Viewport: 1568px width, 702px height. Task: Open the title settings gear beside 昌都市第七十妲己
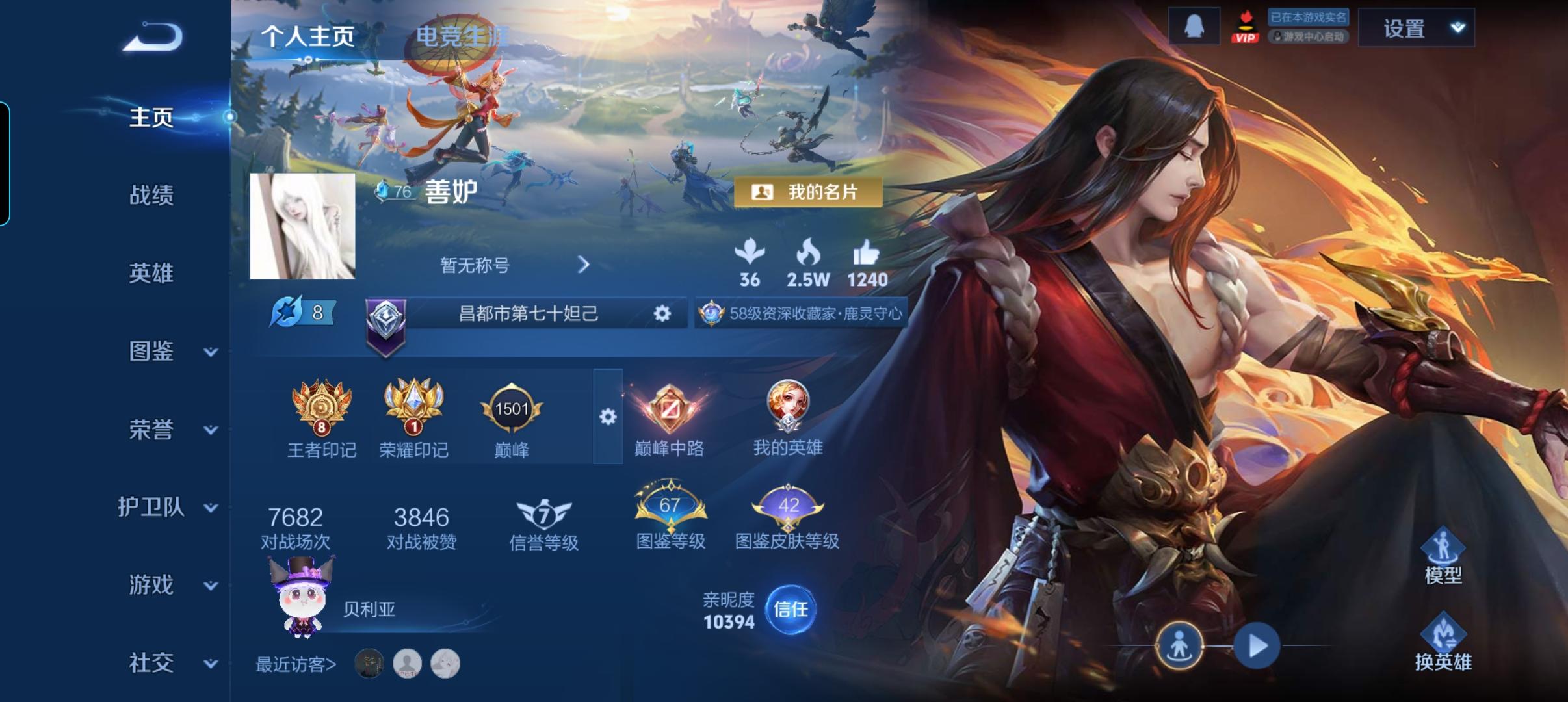click(x=662, y=313)
